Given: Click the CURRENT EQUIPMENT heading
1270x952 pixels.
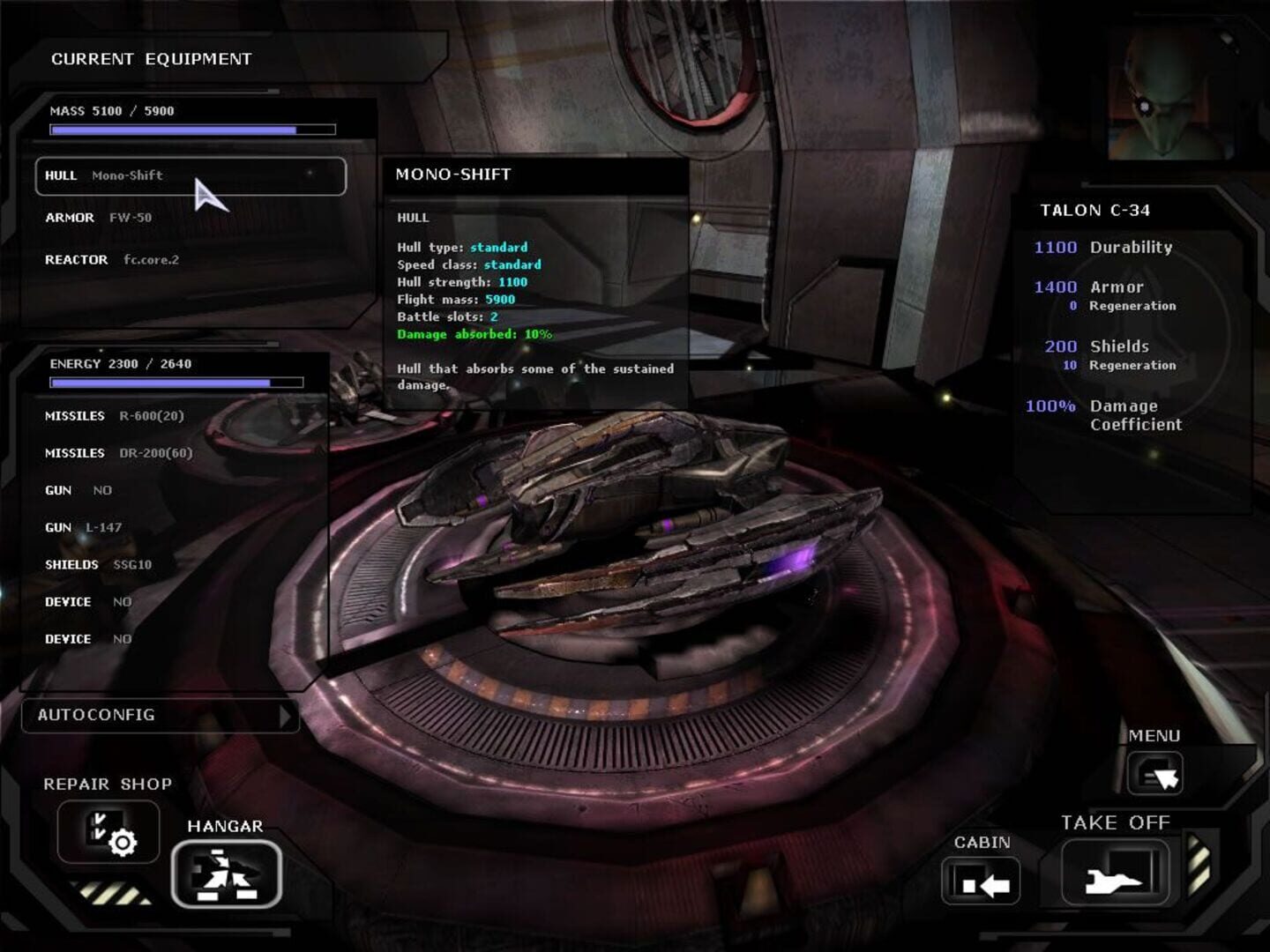Looking at the screenshot, I should click(x=152, y=59).
